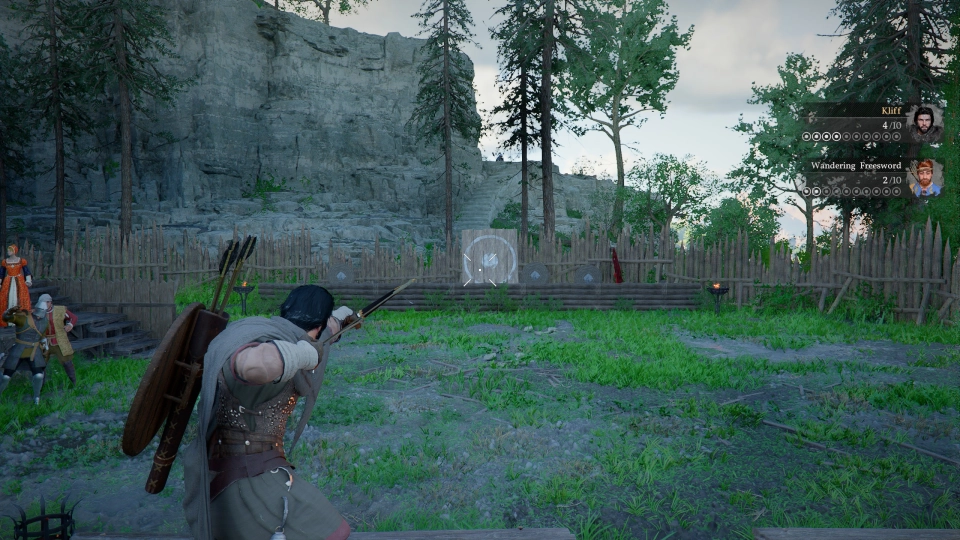Click Kliff's portrait on the scoreboard

(x=925, y=124)
